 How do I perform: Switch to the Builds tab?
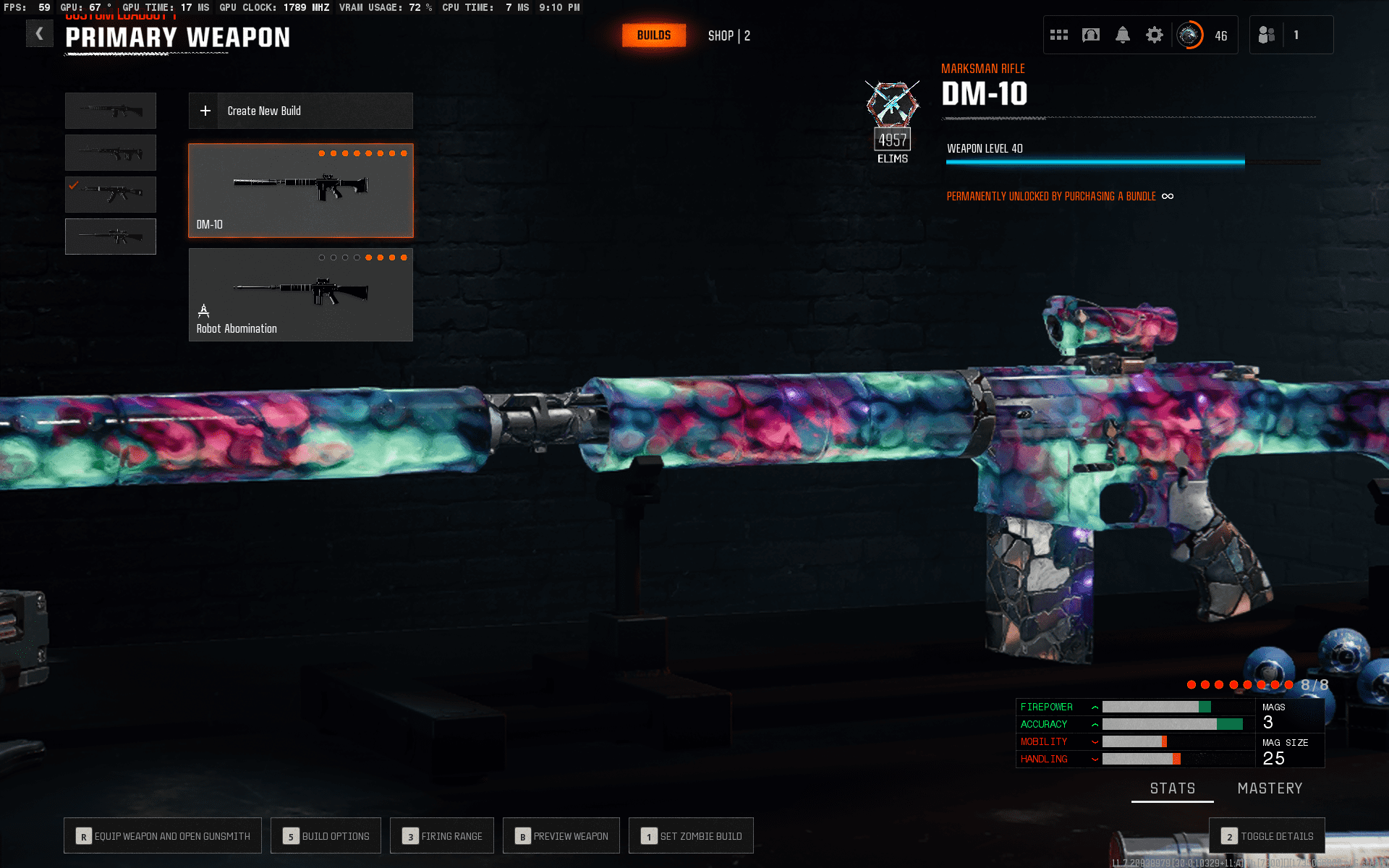click(653, 35)
